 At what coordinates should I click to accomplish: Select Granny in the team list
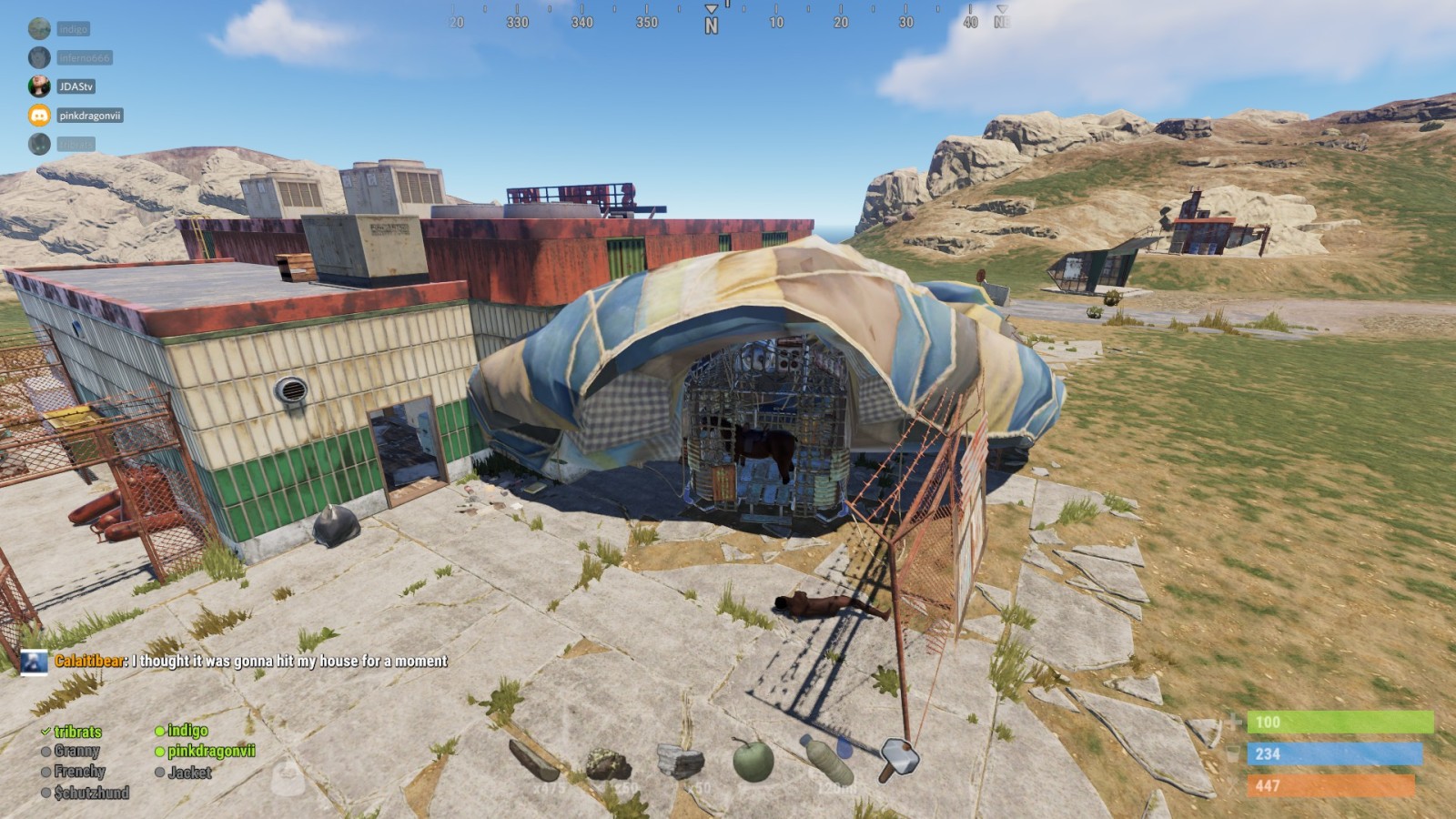(76, 752)
